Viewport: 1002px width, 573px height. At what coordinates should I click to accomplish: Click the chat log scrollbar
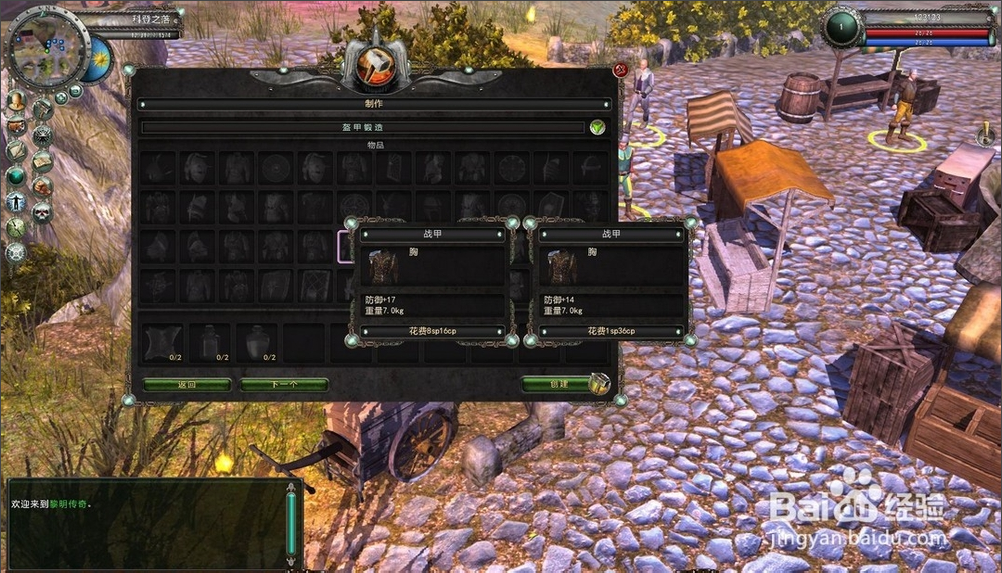coord(291,520)
